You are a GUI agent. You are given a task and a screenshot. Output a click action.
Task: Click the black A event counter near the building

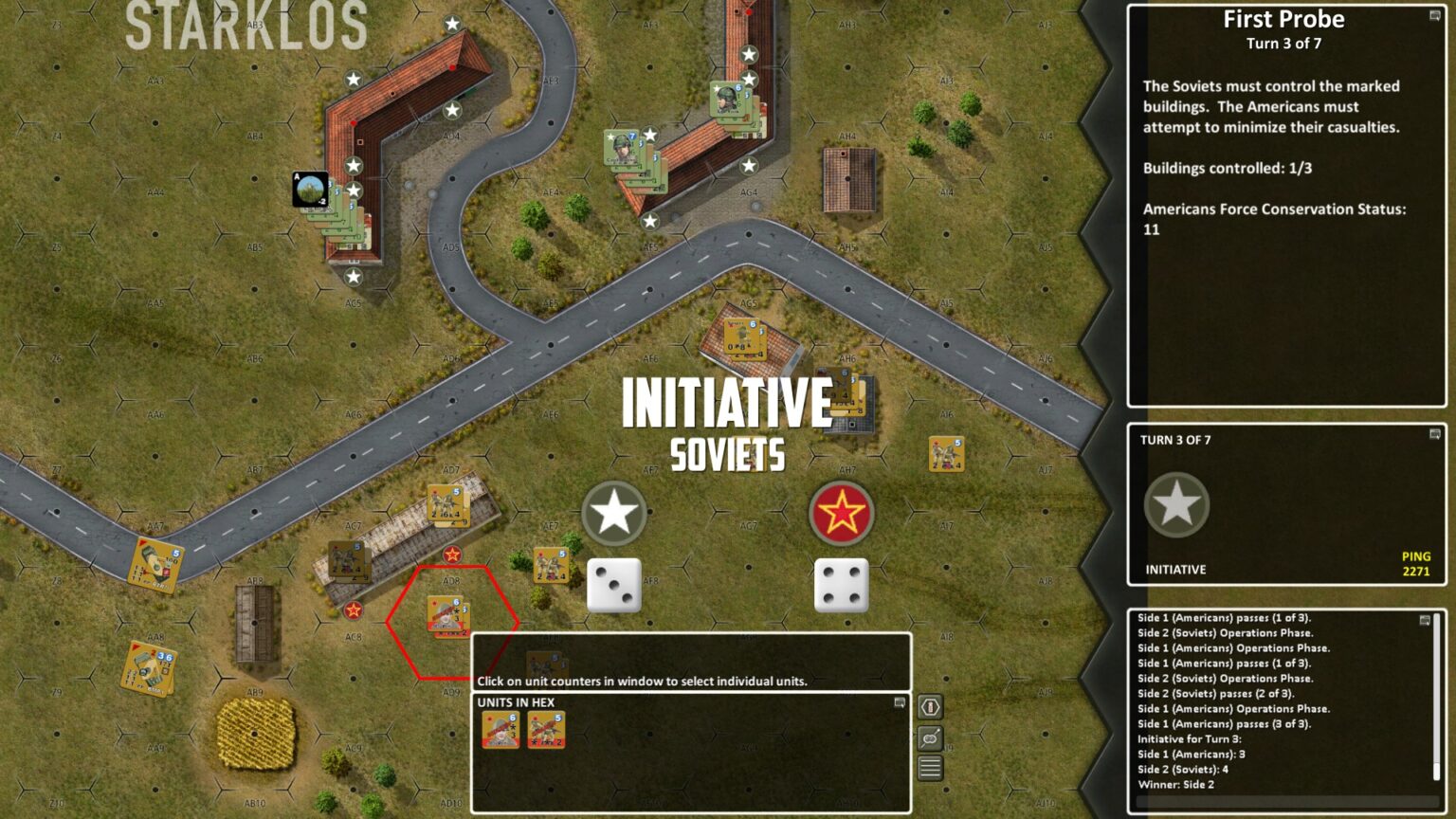[308, 187]
